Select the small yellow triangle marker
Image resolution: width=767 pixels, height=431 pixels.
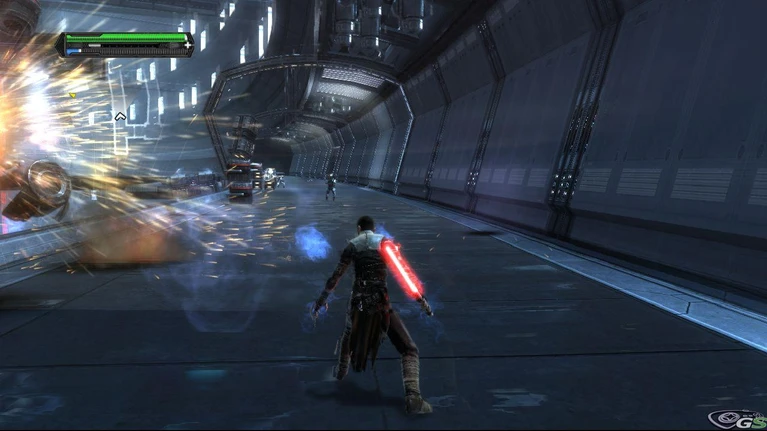71,95
